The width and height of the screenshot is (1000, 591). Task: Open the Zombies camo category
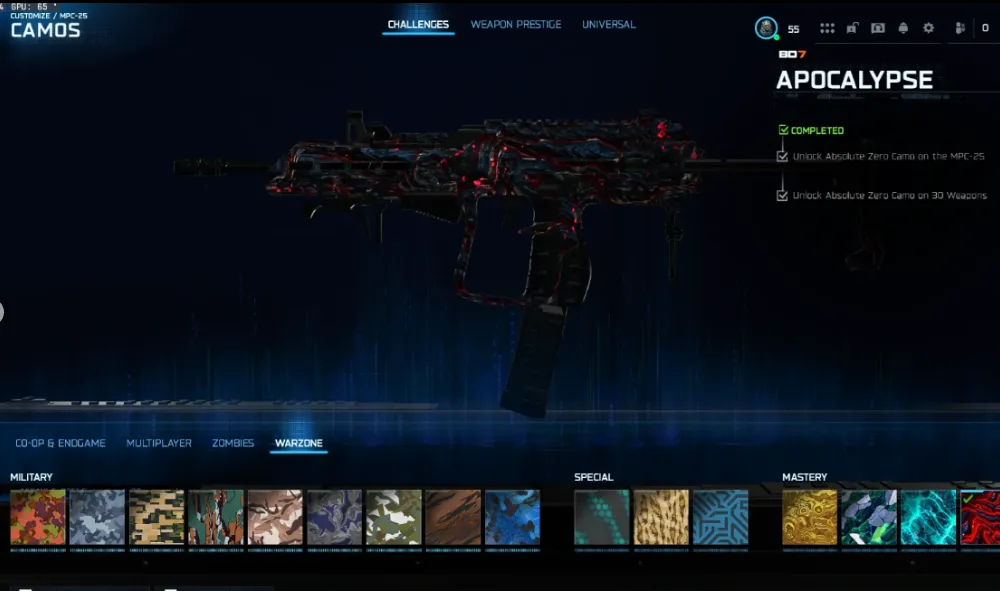pos(233,443)
